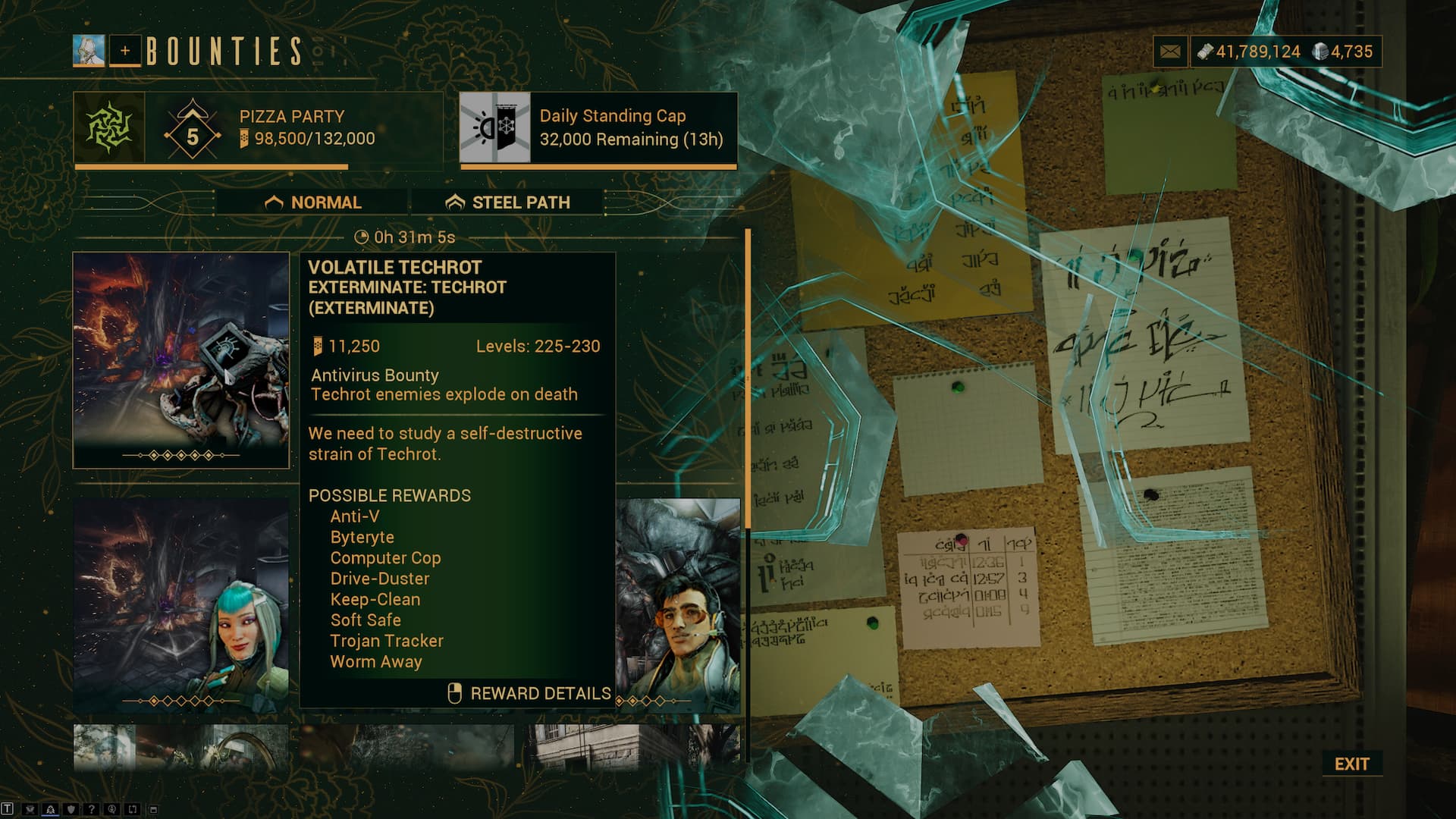Switch to the Normal bounties tab
This screenshot has height=819, width=1456.
[x=312, y=202]
